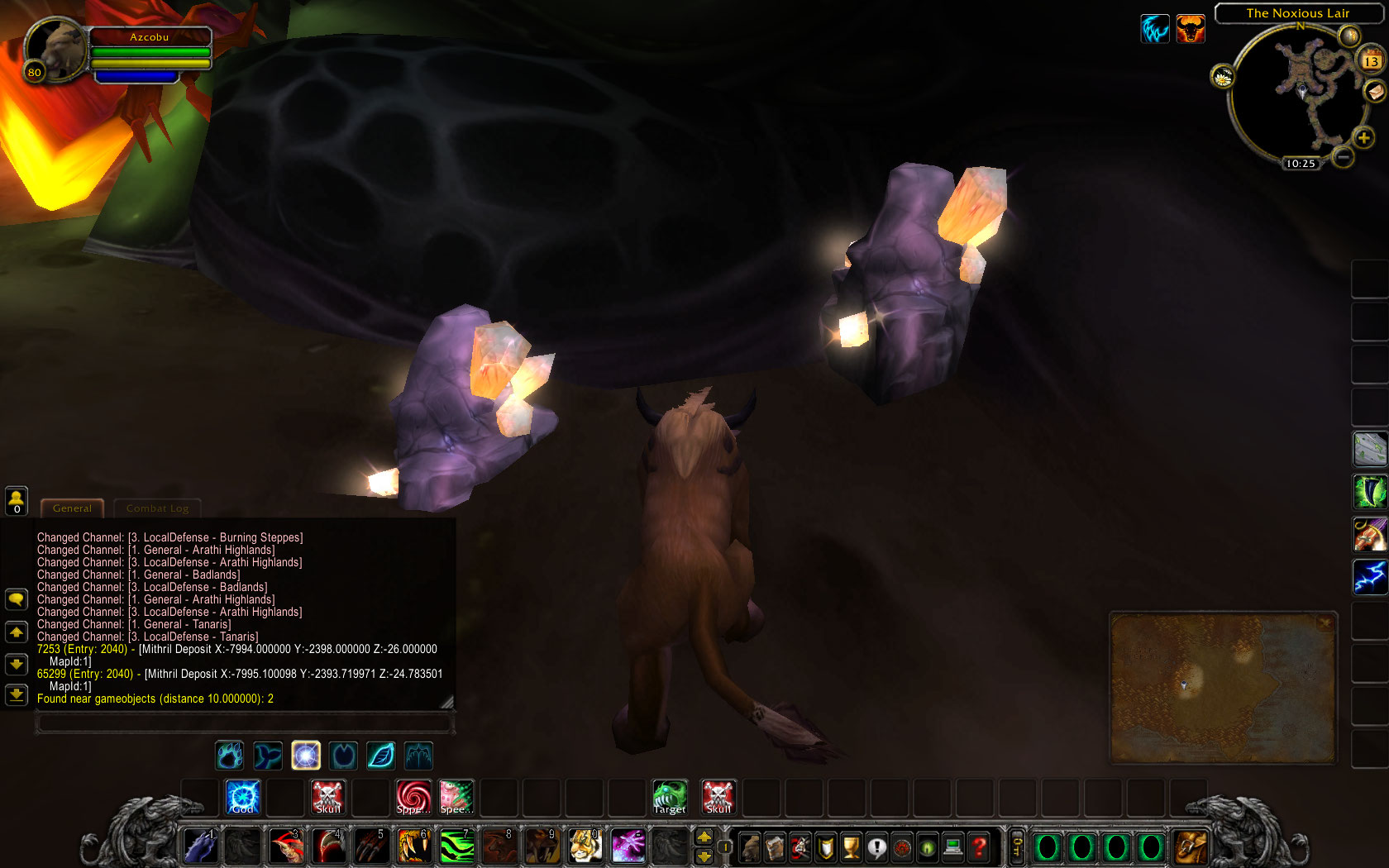Switch to the Combat Log tab
The height and width of the screenshot is (868, 1389).
(157, 508)
